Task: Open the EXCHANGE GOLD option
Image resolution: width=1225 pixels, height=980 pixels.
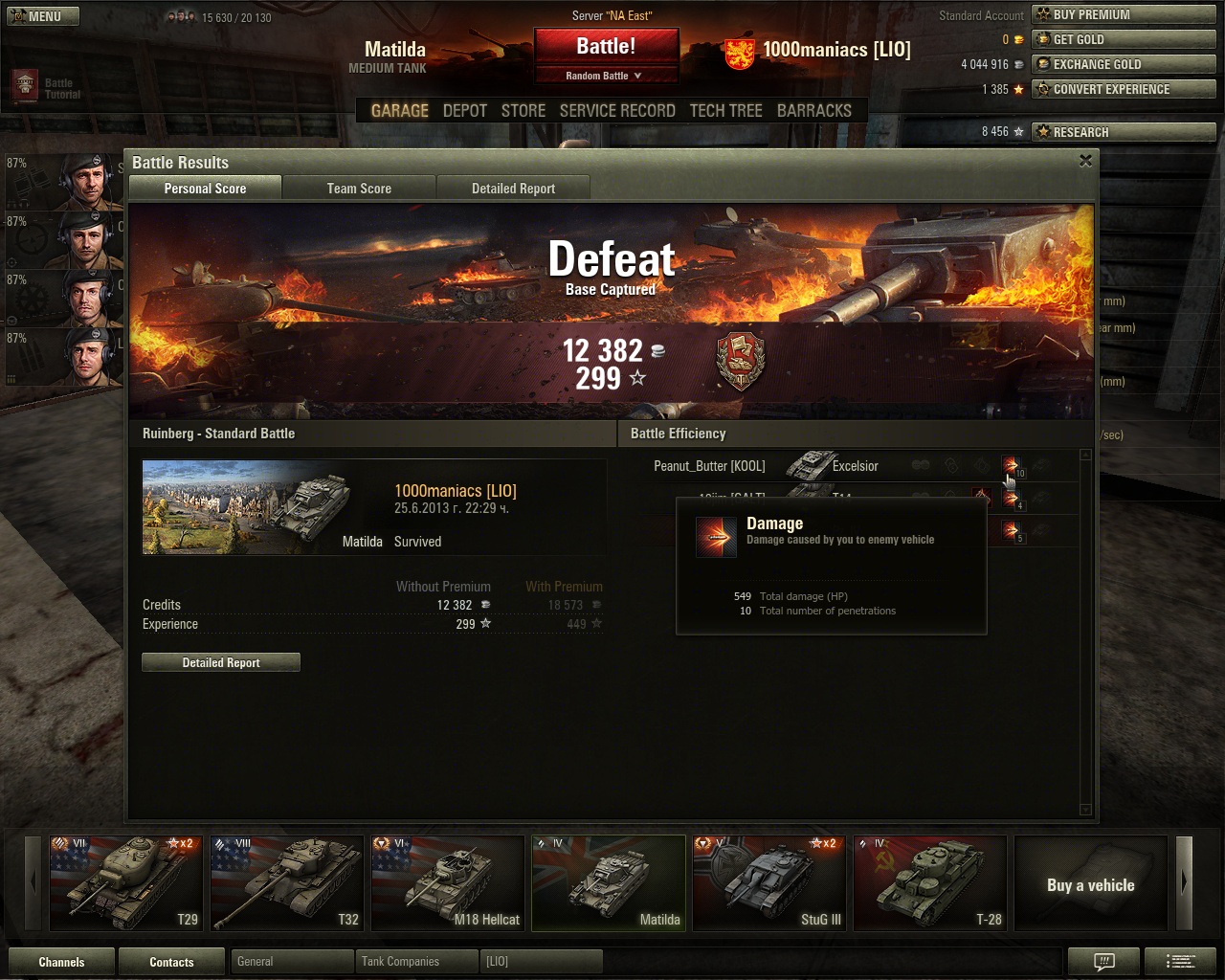Action: pos(1122,64)
